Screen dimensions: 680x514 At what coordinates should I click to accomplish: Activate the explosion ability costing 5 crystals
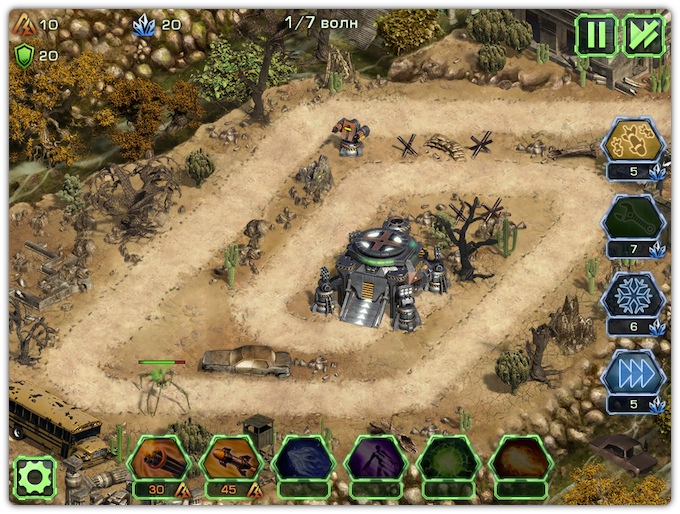tap(633, 142)
